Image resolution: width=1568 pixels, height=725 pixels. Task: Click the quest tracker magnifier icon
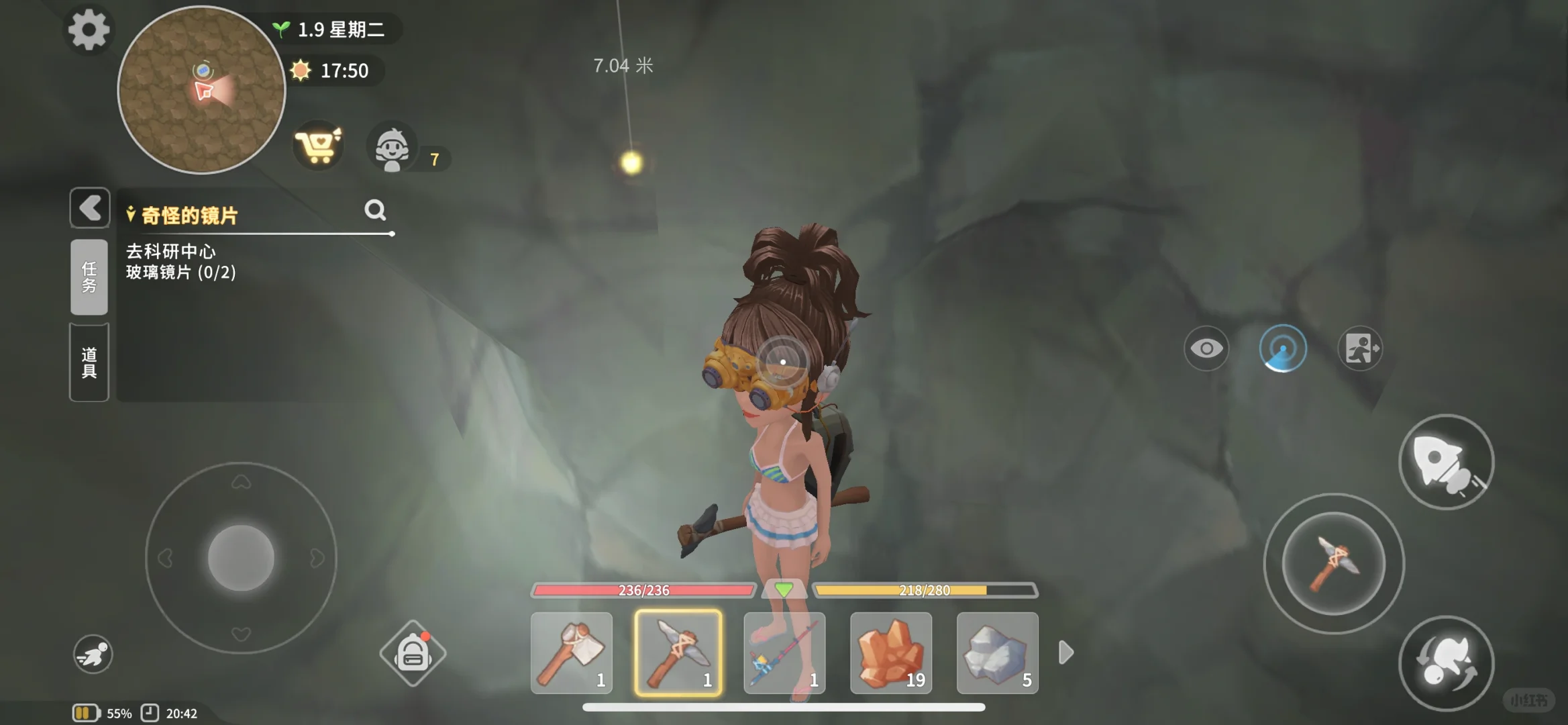tap(375, 211)
